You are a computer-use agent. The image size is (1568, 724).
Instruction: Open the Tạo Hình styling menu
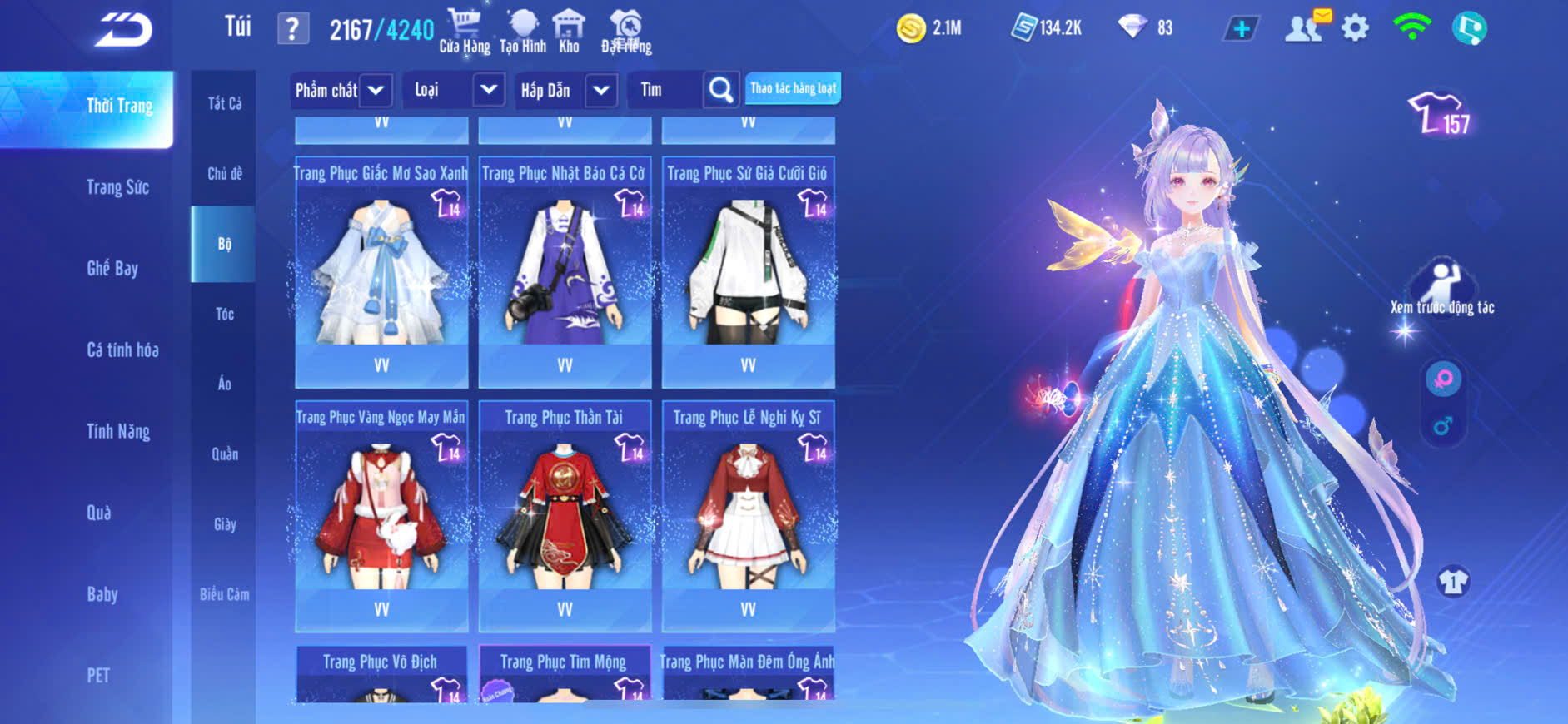pyautogui.click(x=523, y=31)
